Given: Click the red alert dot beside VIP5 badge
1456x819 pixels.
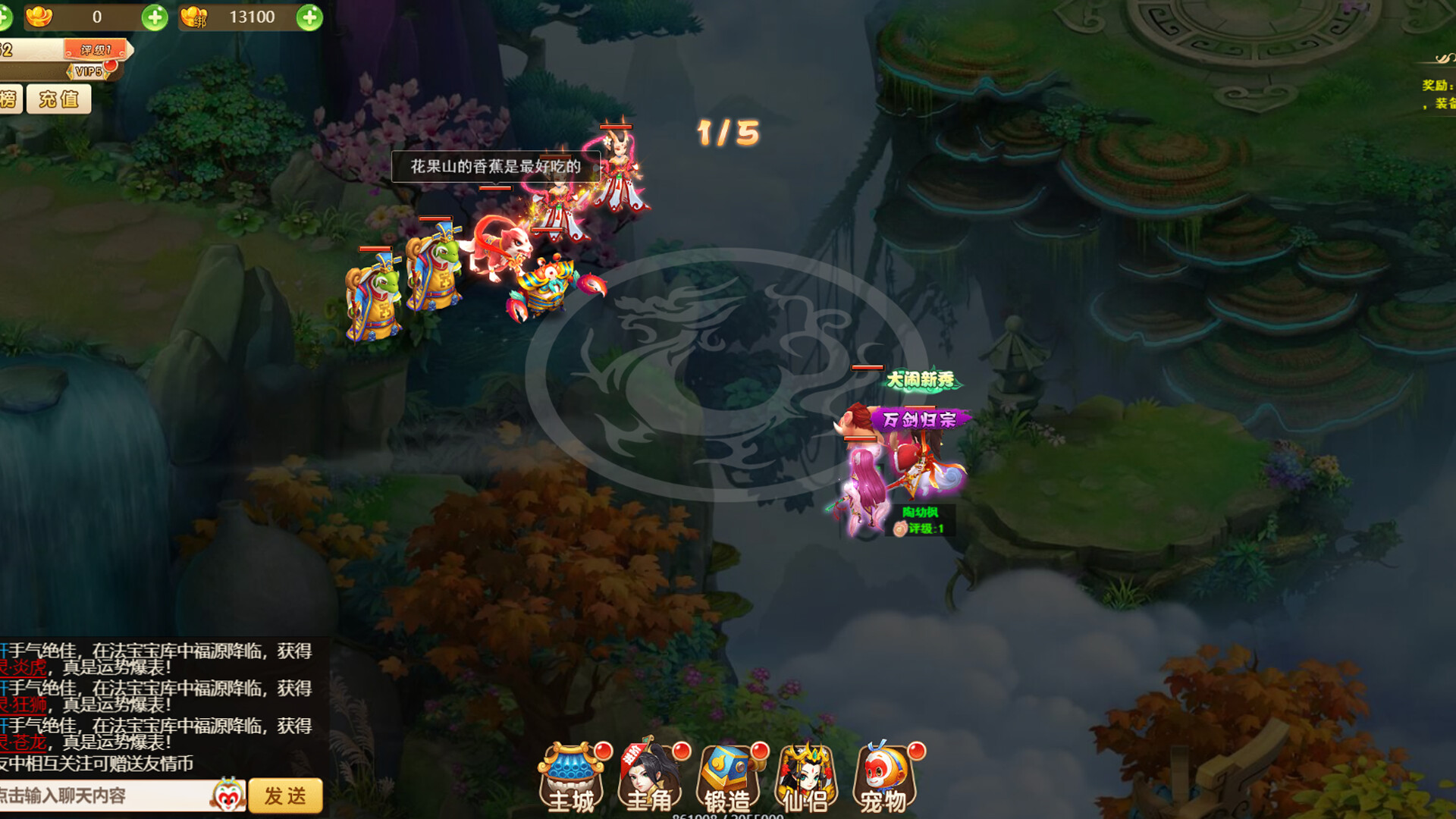Looking at the screenshot, I should click(110, 68).
